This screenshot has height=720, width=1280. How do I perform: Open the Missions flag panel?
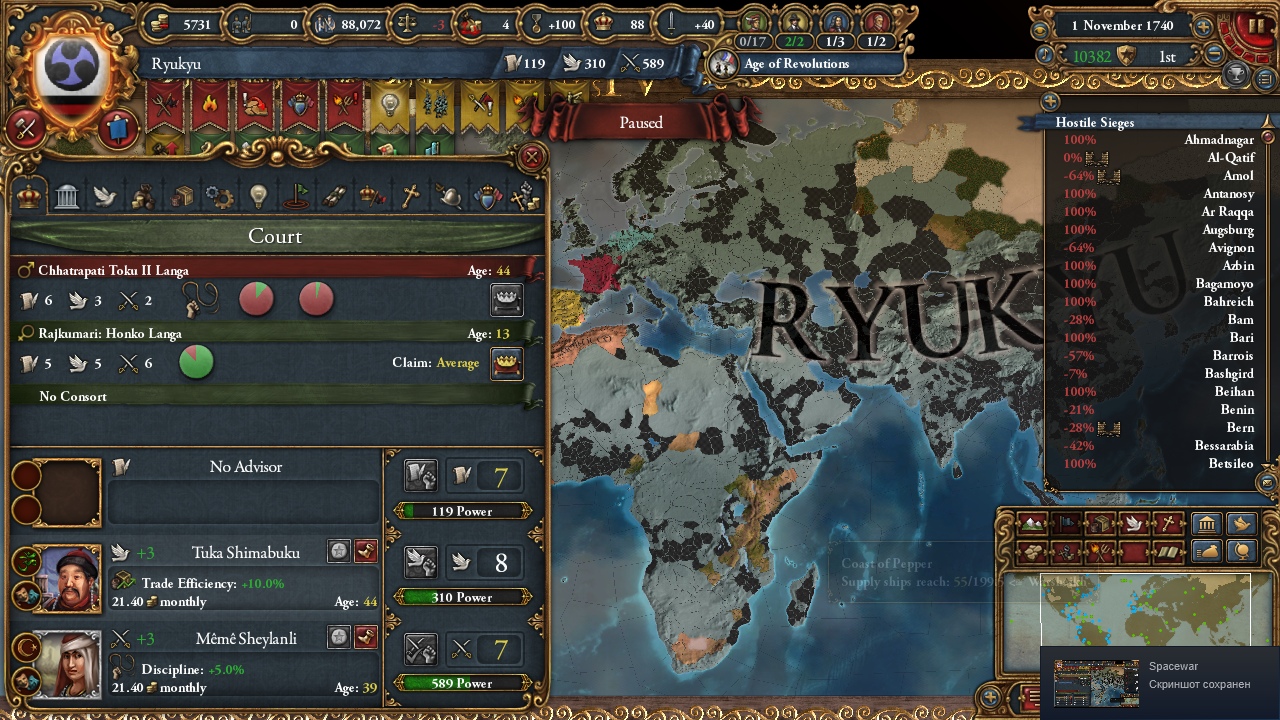[297, 196]
